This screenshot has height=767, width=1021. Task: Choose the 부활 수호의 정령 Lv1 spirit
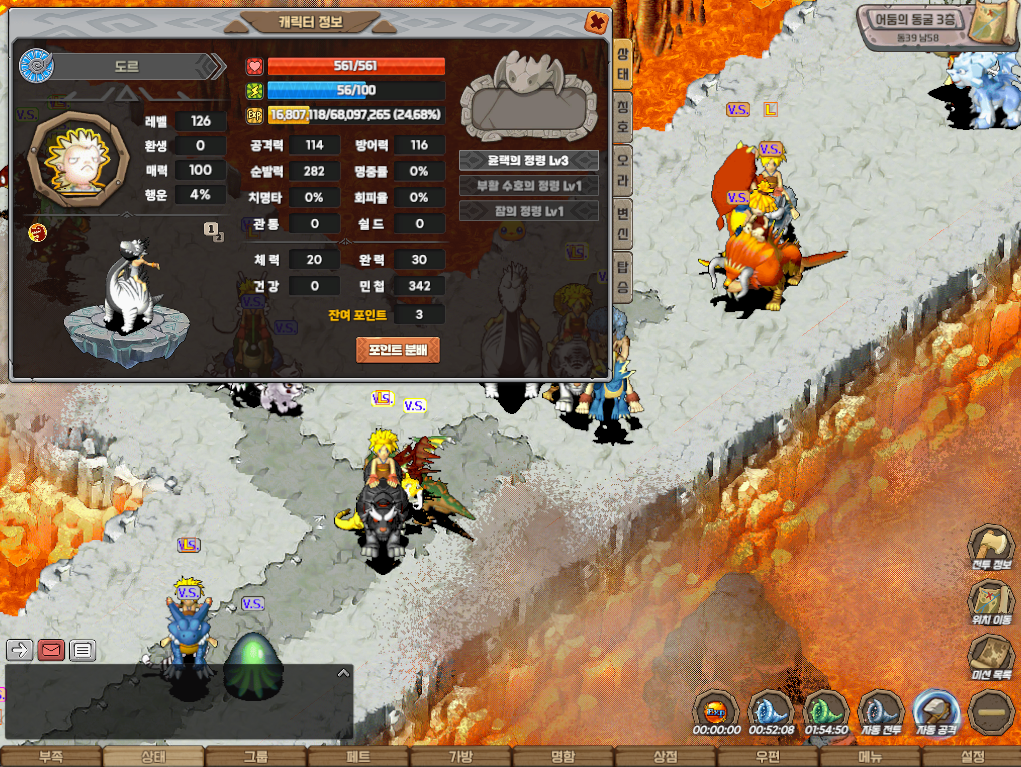point(528,186)
